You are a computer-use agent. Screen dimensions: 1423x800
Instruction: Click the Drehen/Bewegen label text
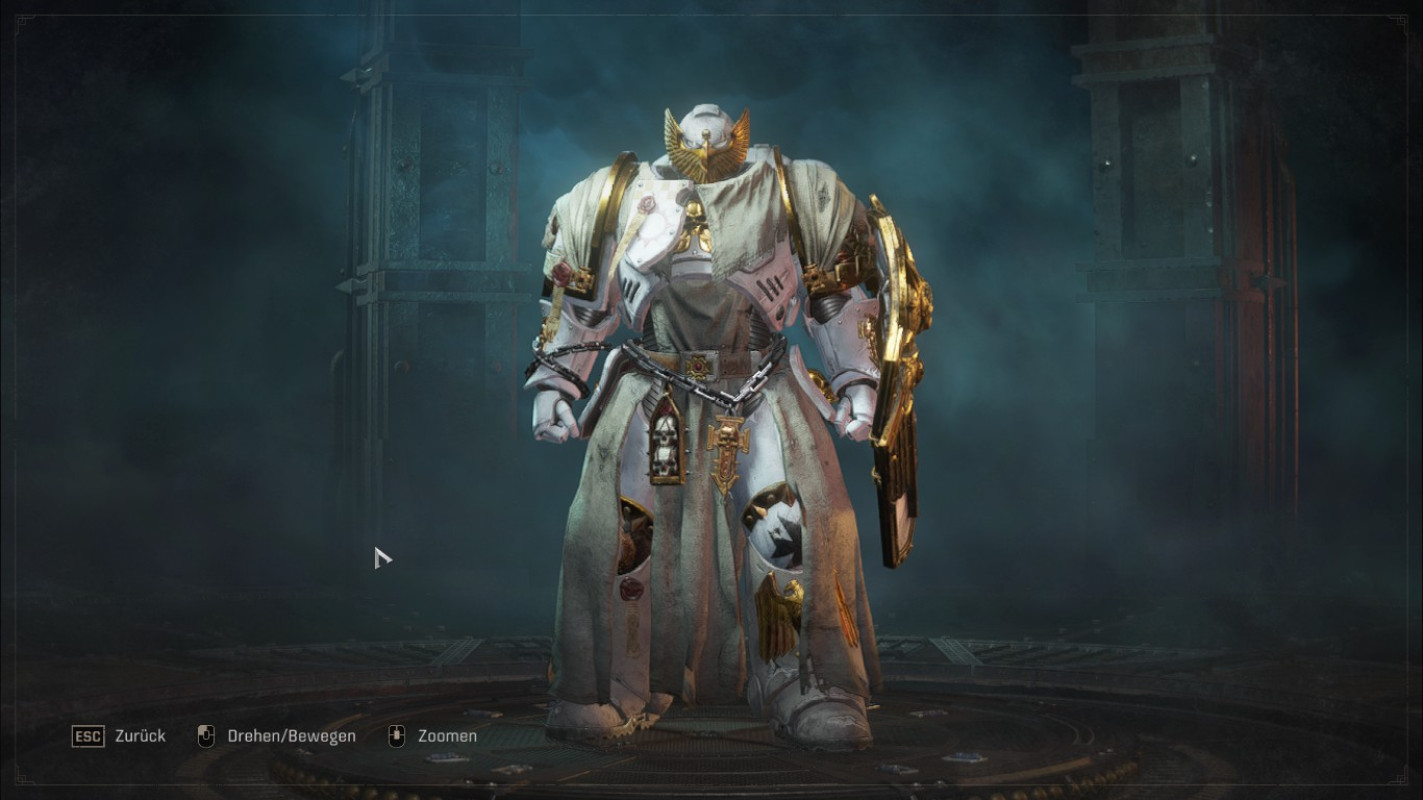pyautogui.click(x=291, y=735)
